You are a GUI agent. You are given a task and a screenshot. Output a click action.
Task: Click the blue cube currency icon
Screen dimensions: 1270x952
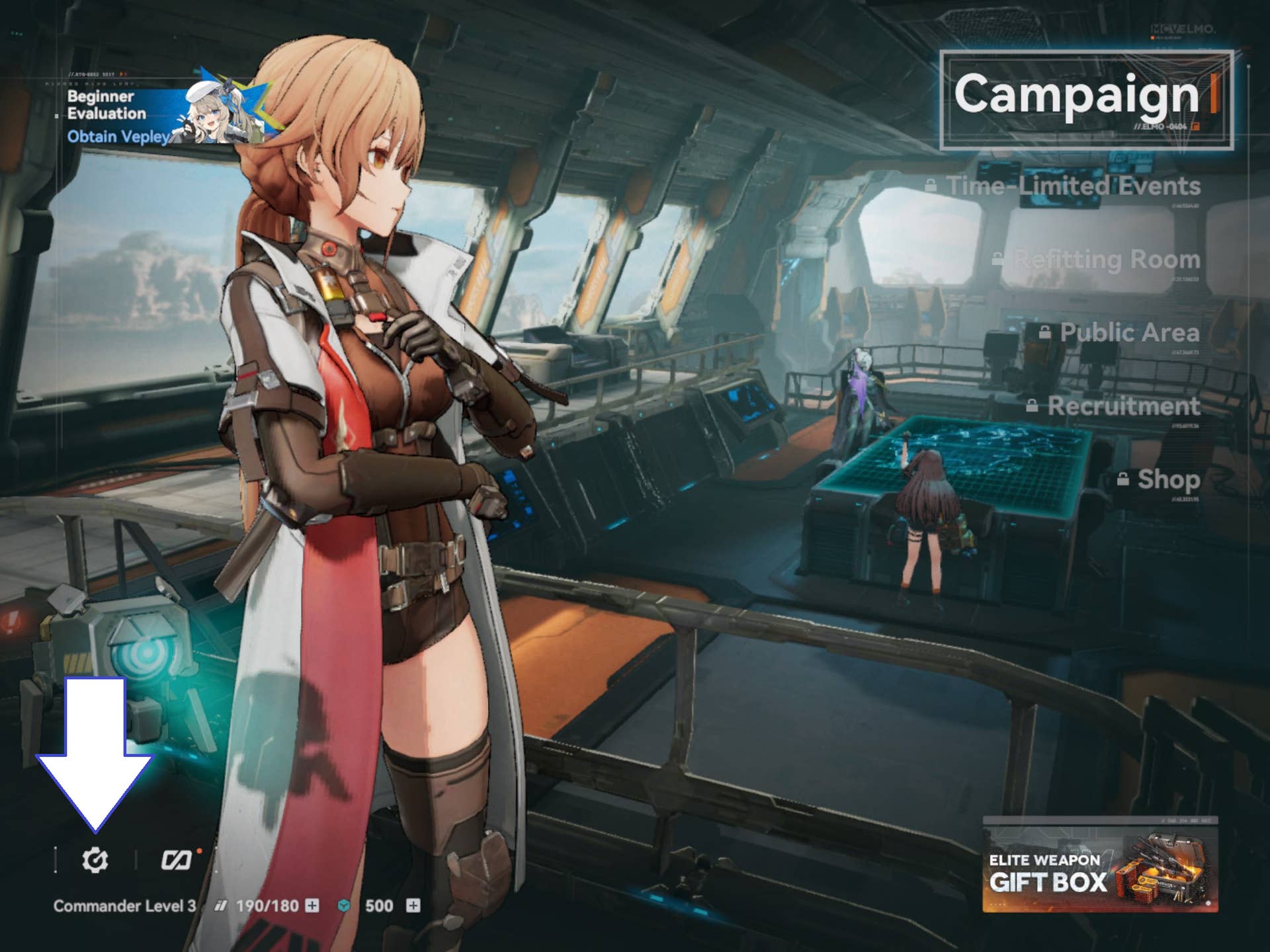coord(343,907)
